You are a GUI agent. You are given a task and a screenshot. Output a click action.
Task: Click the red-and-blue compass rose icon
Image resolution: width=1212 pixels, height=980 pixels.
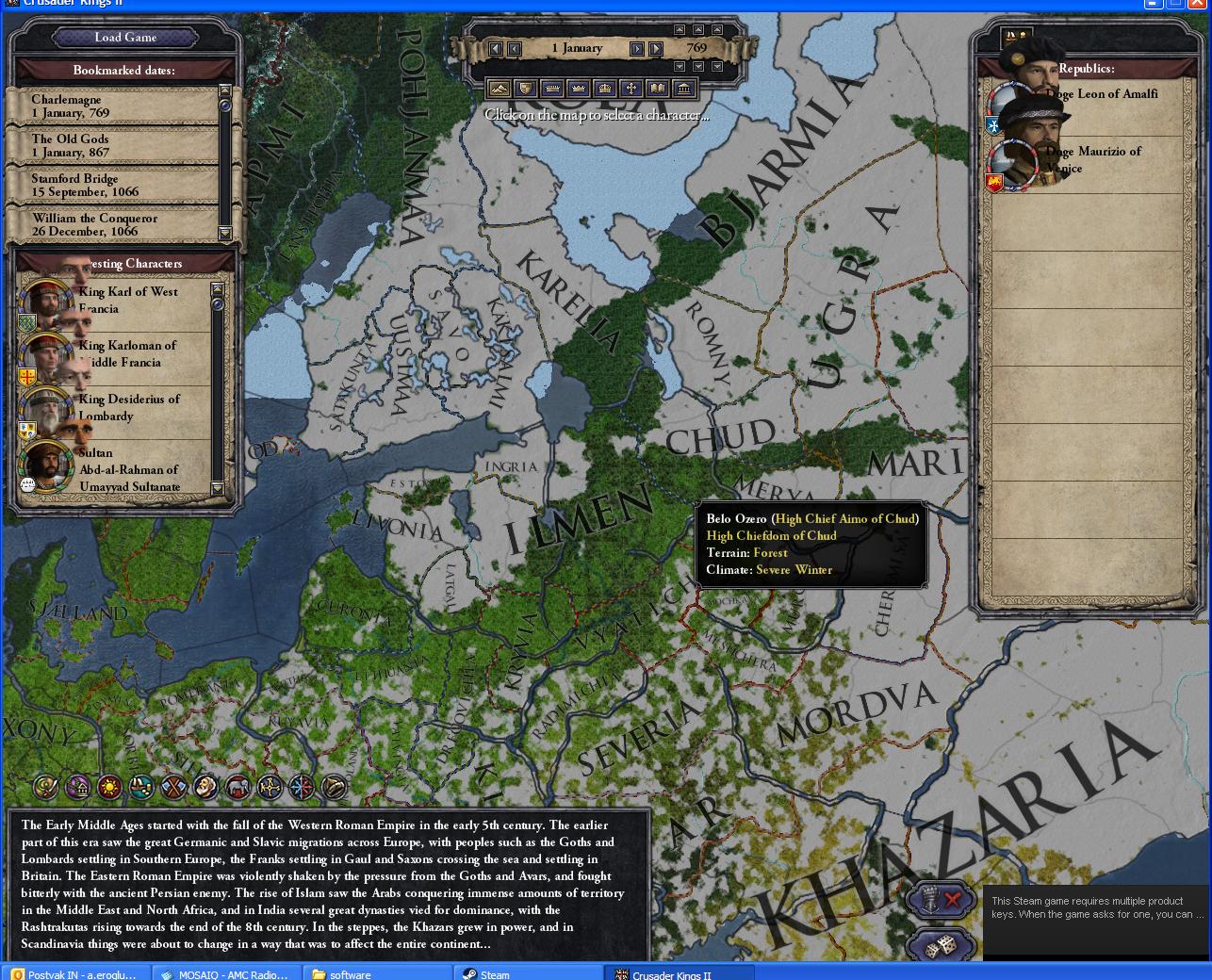click(303, 787)
